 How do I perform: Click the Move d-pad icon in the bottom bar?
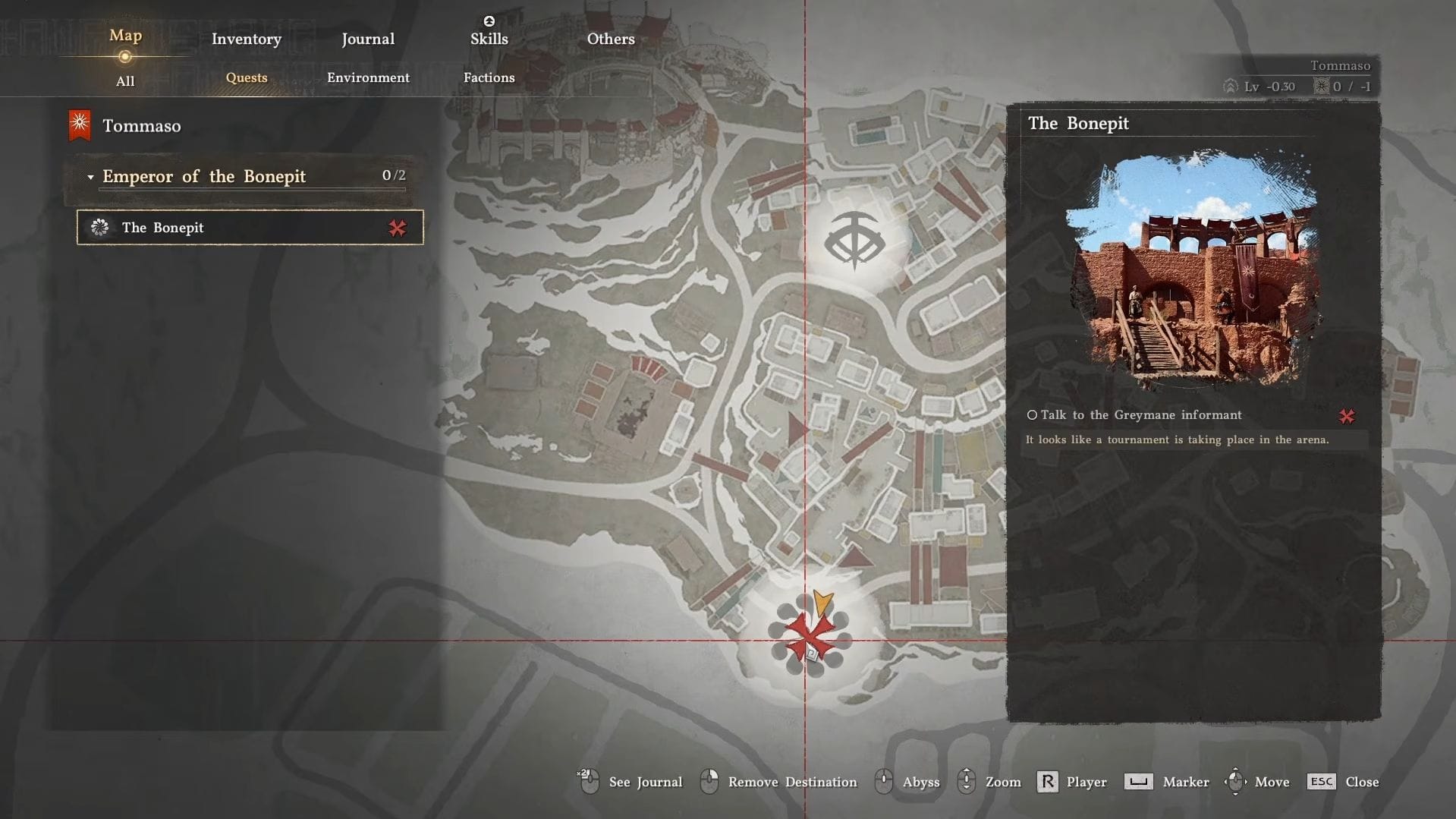(1237, 781)
